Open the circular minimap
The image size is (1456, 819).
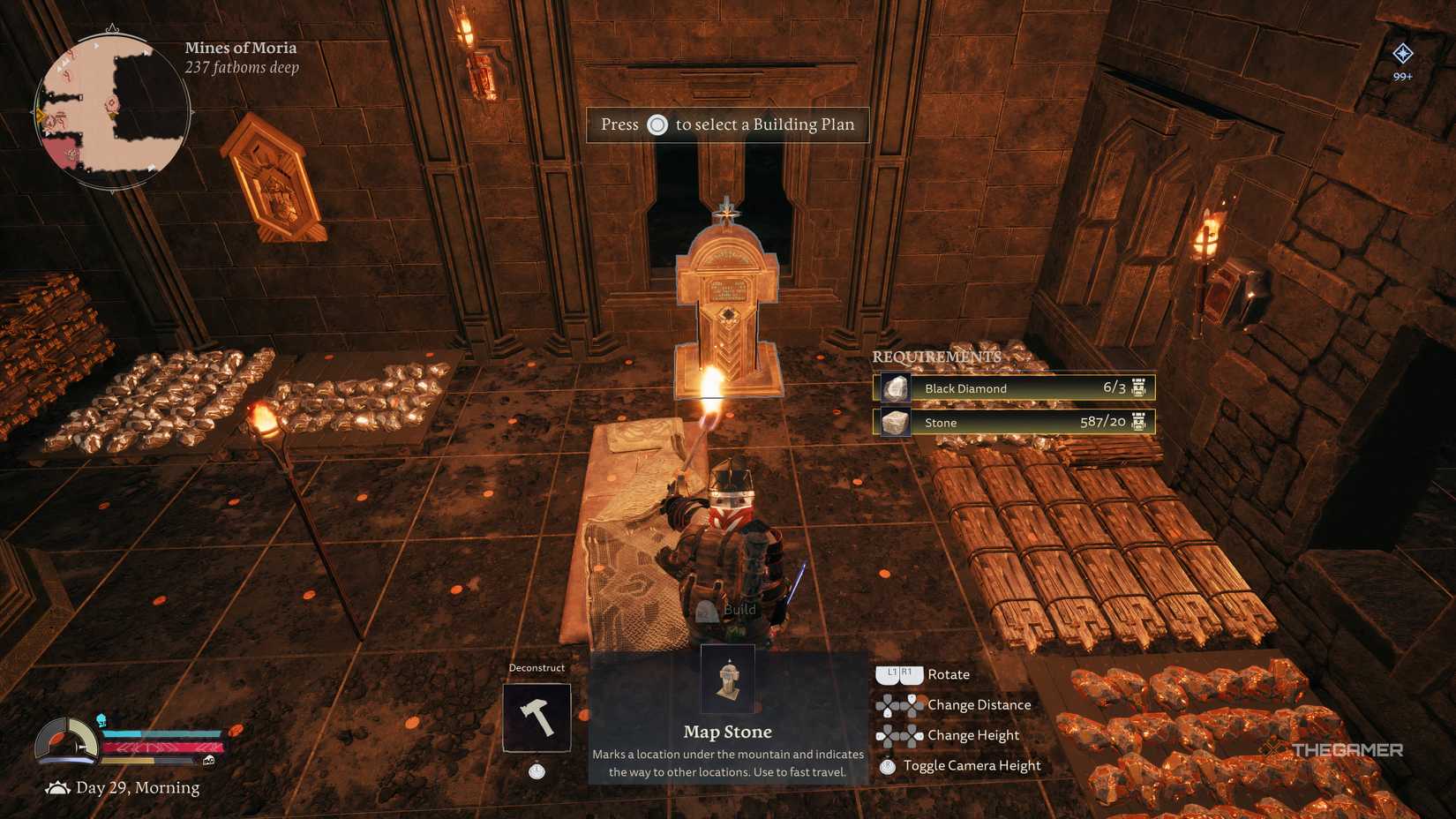click(113, 112)
